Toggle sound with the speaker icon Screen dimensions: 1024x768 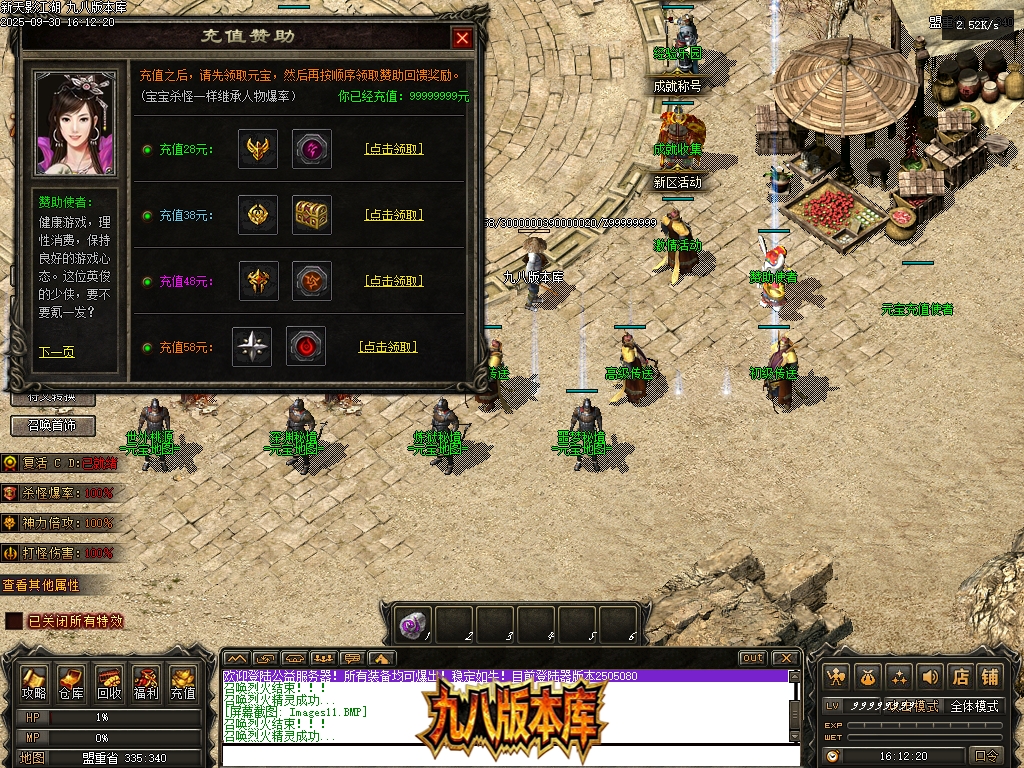pyautogui.click(x=930, y=677)
